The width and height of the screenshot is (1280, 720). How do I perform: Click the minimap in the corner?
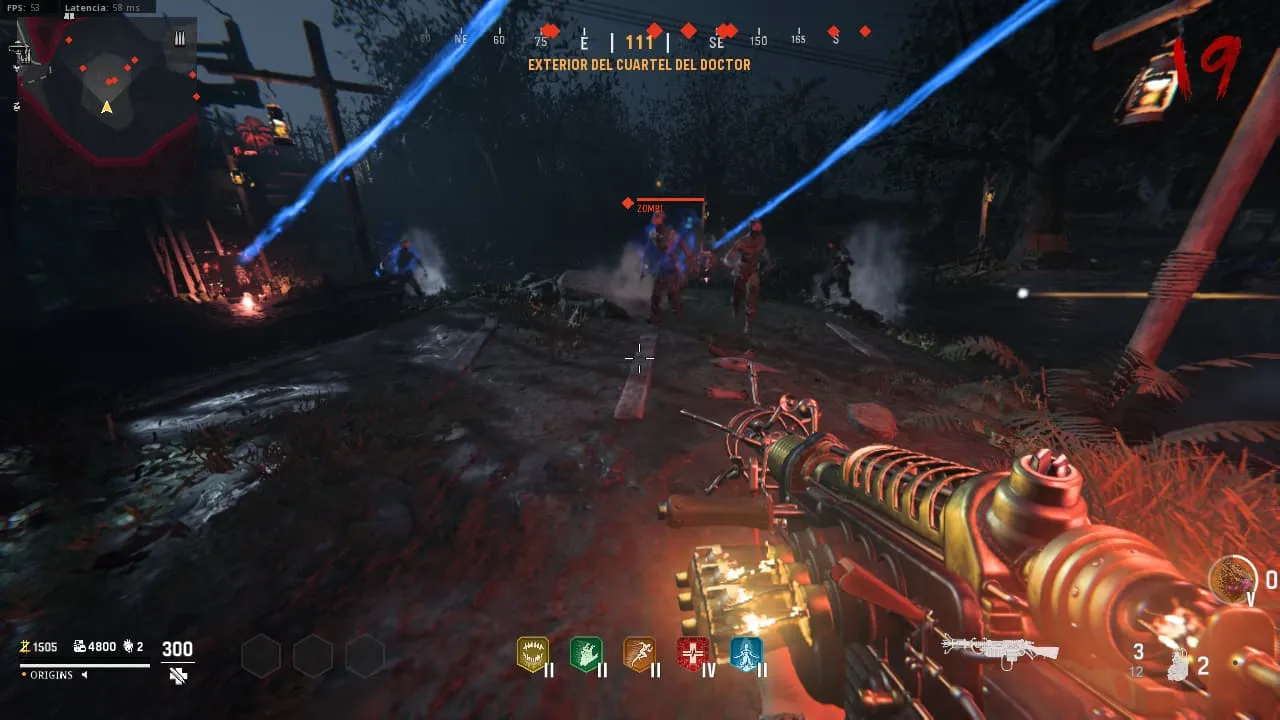click(107, 97)
